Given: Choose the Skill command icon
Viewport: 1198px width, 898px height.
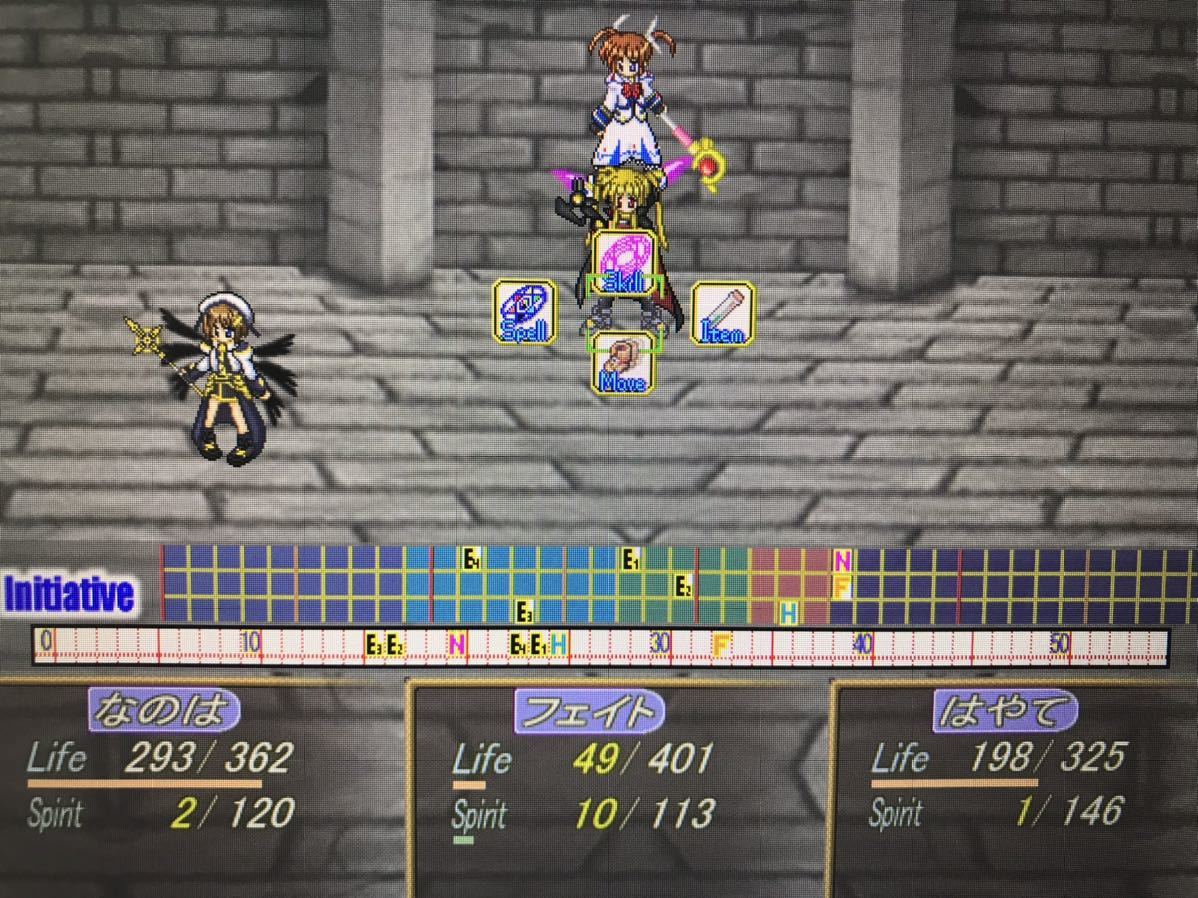Looking at the screenshot, I should (x=625, y=262).
